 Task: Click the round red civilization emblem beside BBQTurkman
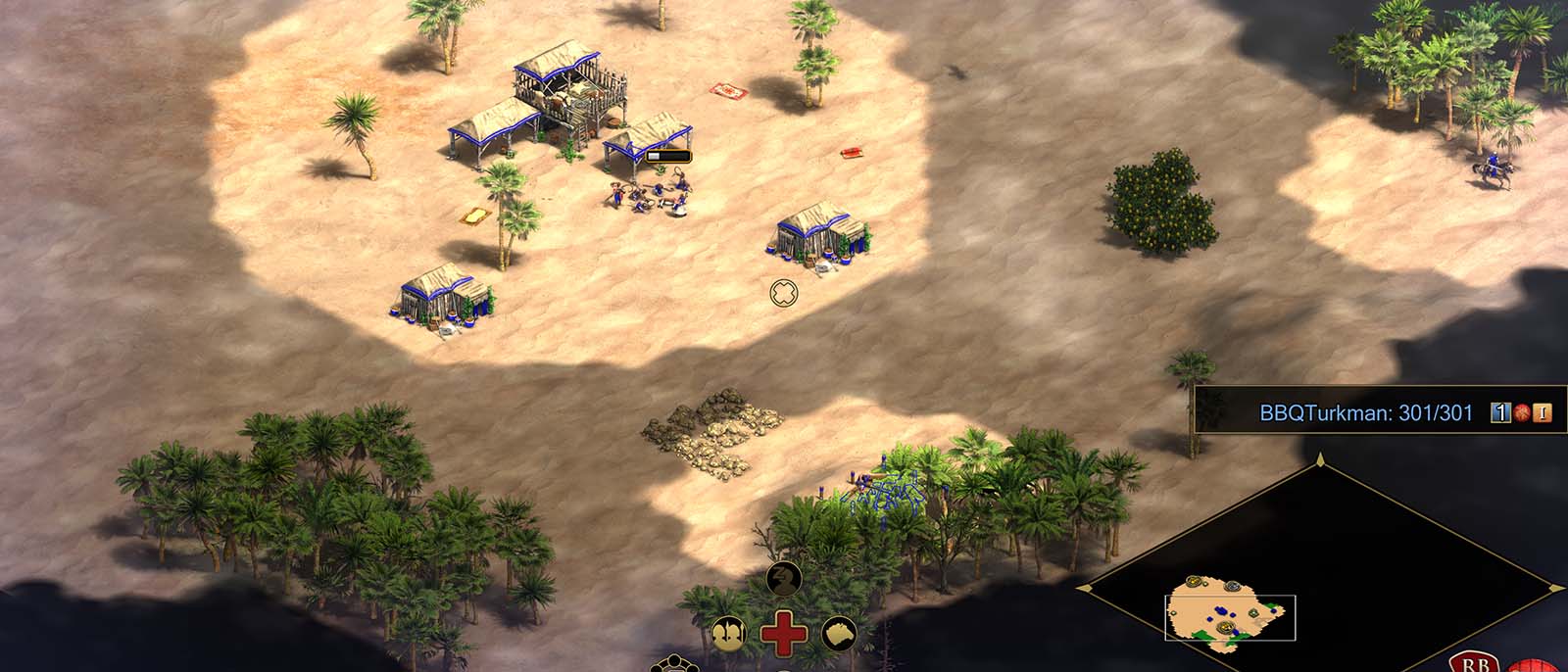tap(1522, 413)
